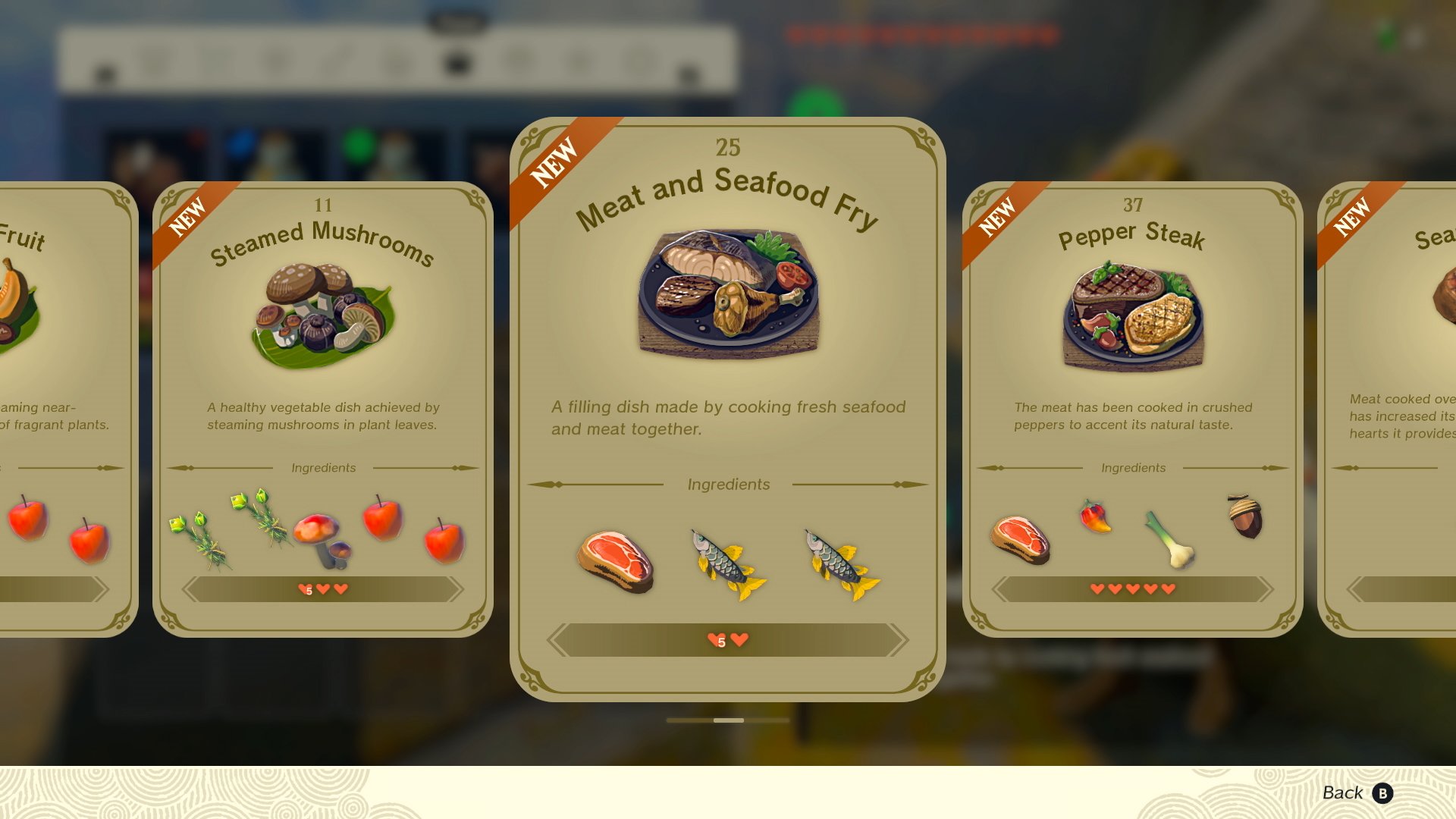This screenshot has height=819, width=1456.
Task: Click the raw meat icon on Pepper Steak card
Action: [x=1019, y=538]
